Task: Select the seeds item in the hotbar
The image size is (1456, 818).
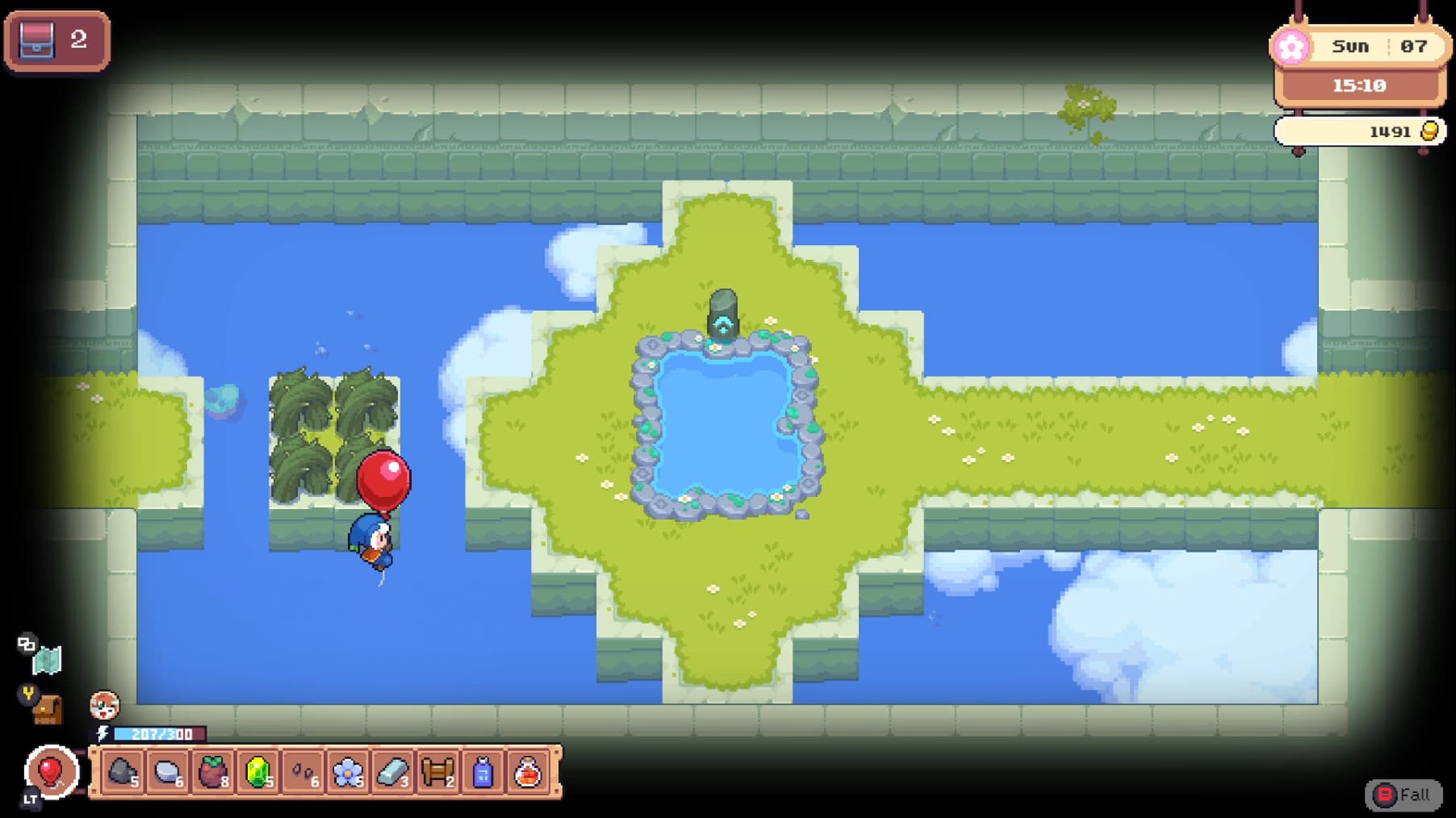Action: coord(304,773)
